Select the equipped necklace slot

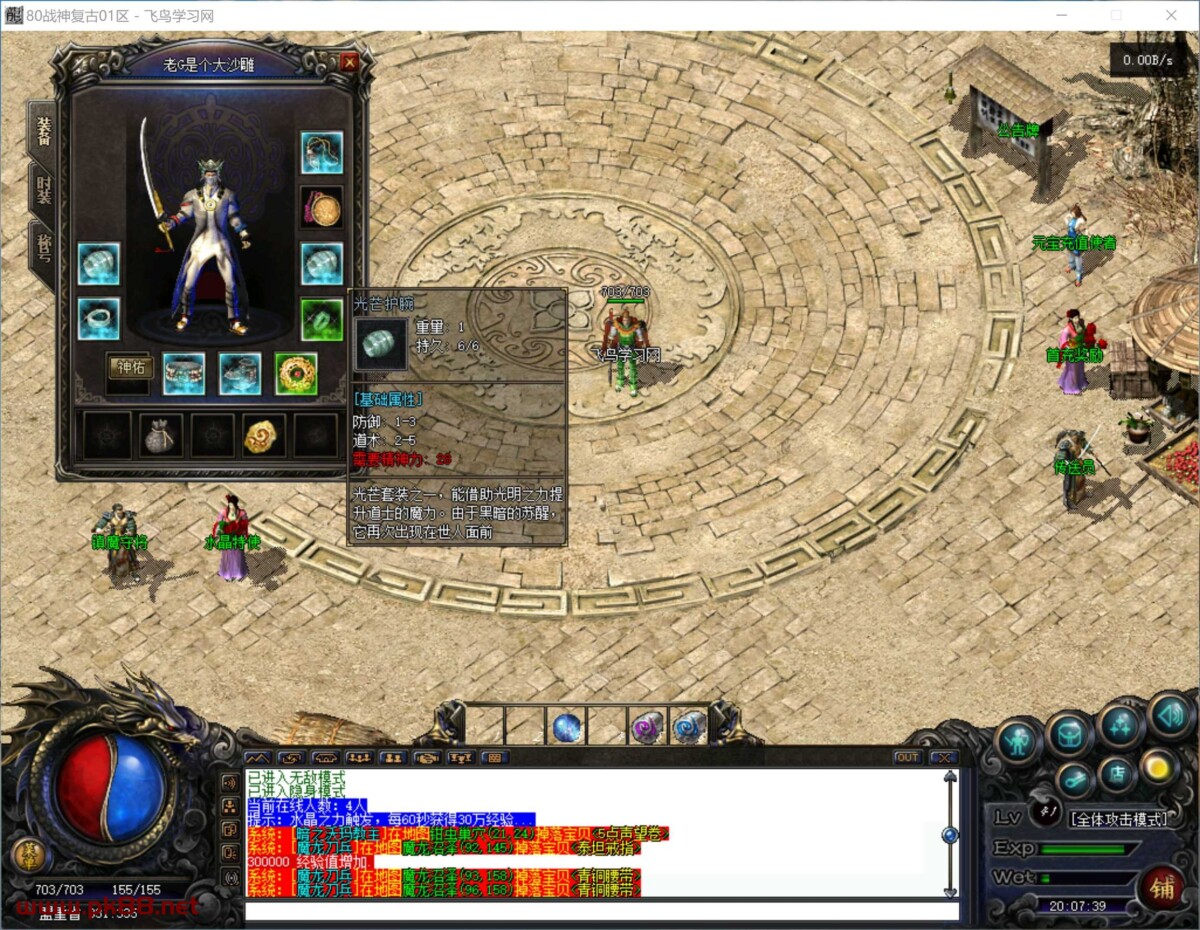tap(322, 152)
